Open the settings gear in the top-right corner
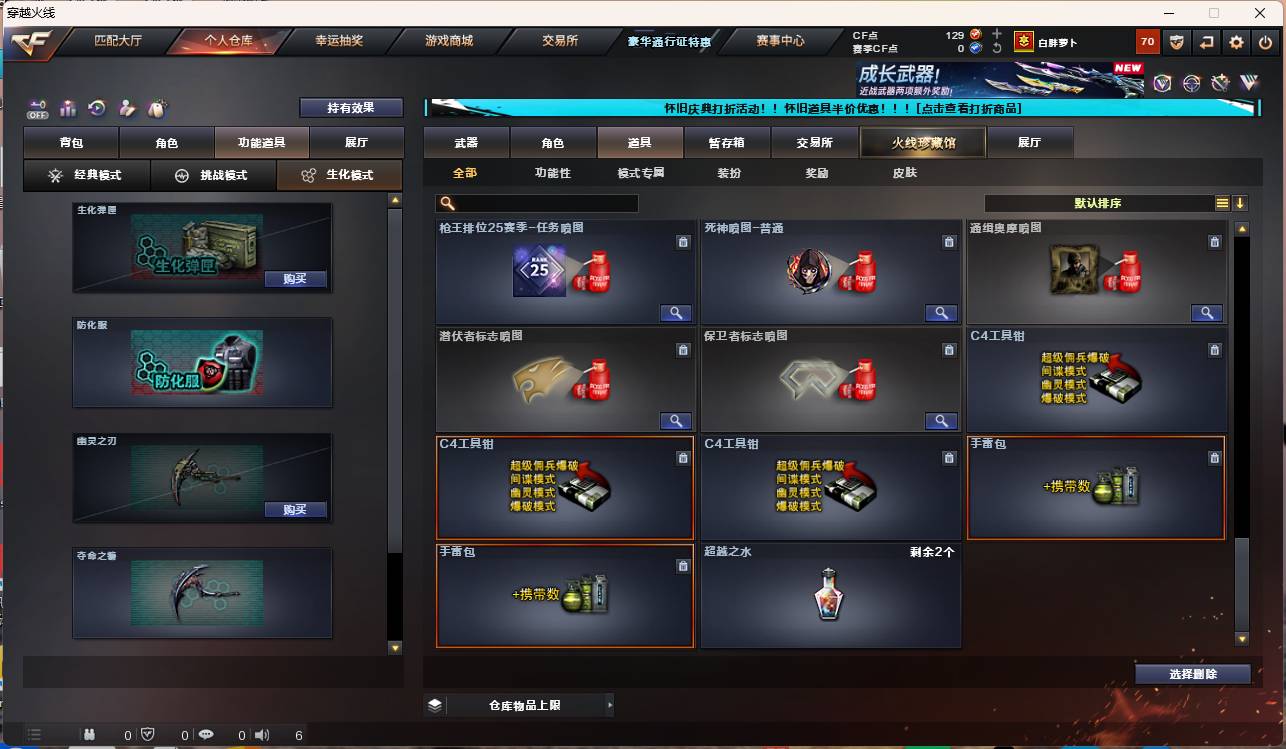Screen dimensions: 1286x749 coord(1236,42)
